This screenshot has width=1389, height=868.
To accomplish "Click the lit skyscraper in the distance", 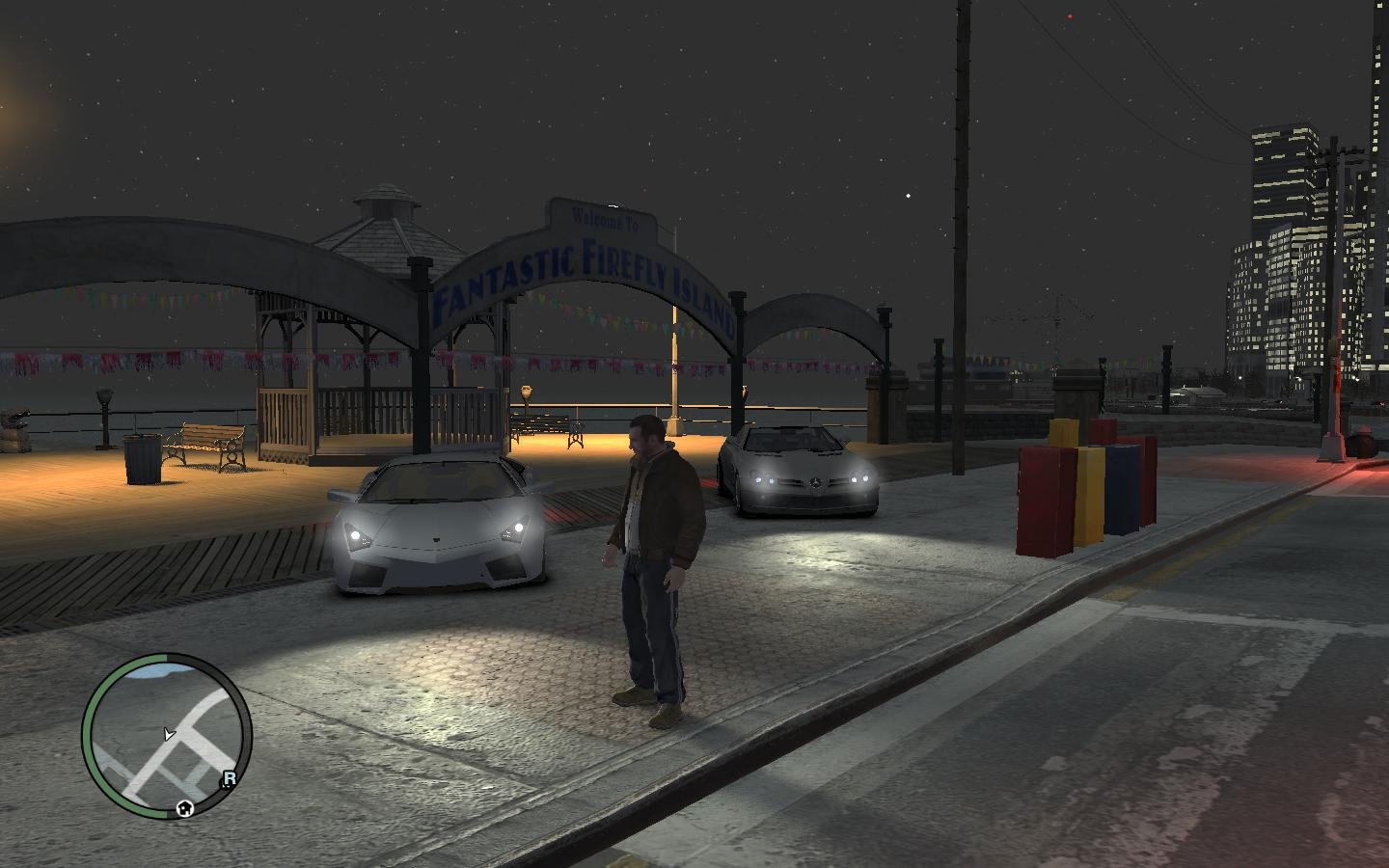I will (1283, 174).
